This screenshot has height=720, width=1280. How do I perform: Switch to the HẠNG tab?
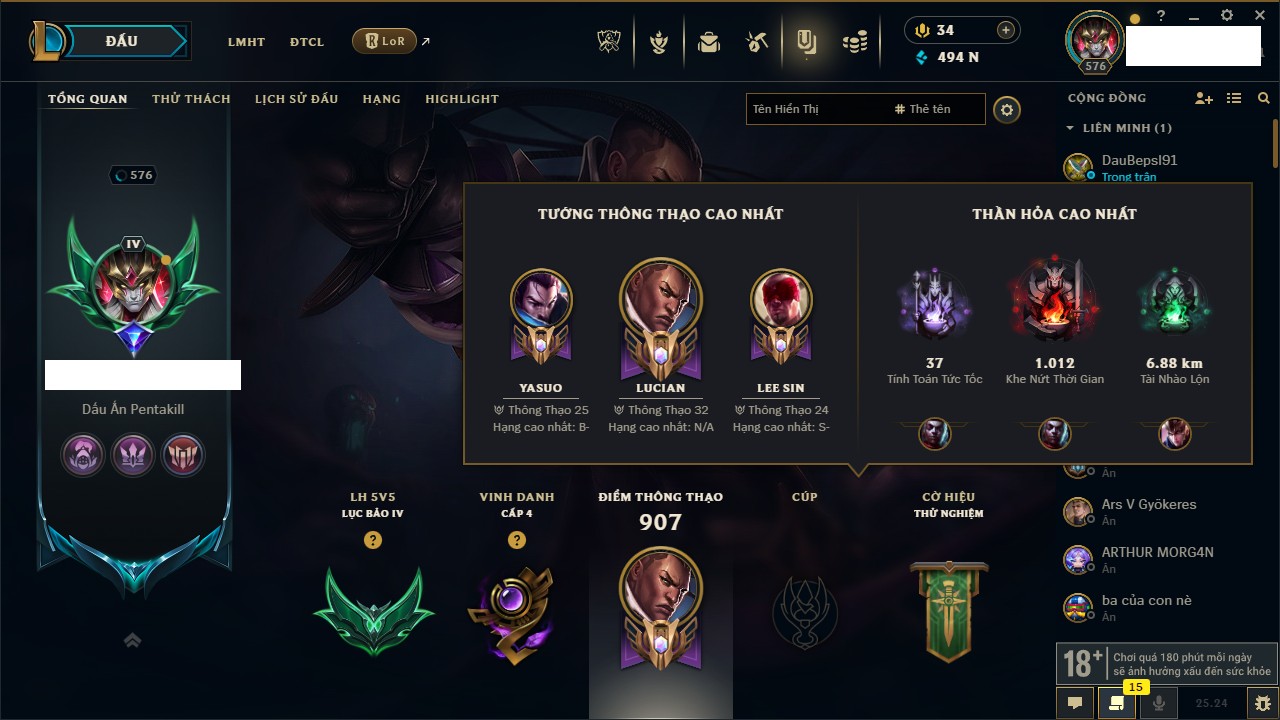pyautogui.click(x=381, y=99)
